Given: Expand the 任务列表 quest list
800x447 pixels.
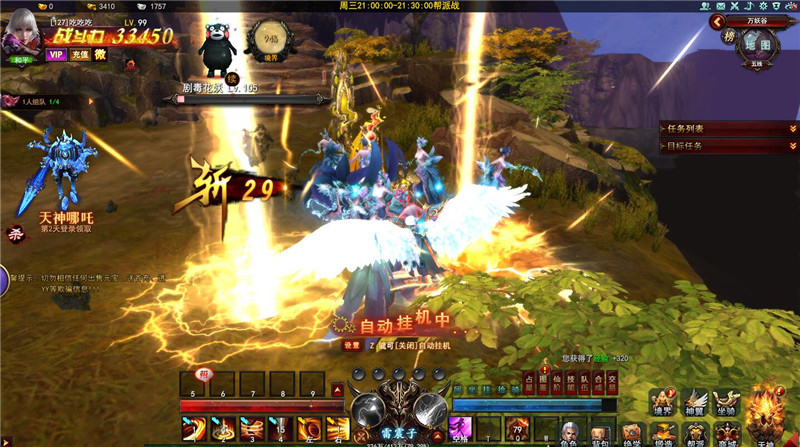Looking at the screenshot, I should [792, 129].
